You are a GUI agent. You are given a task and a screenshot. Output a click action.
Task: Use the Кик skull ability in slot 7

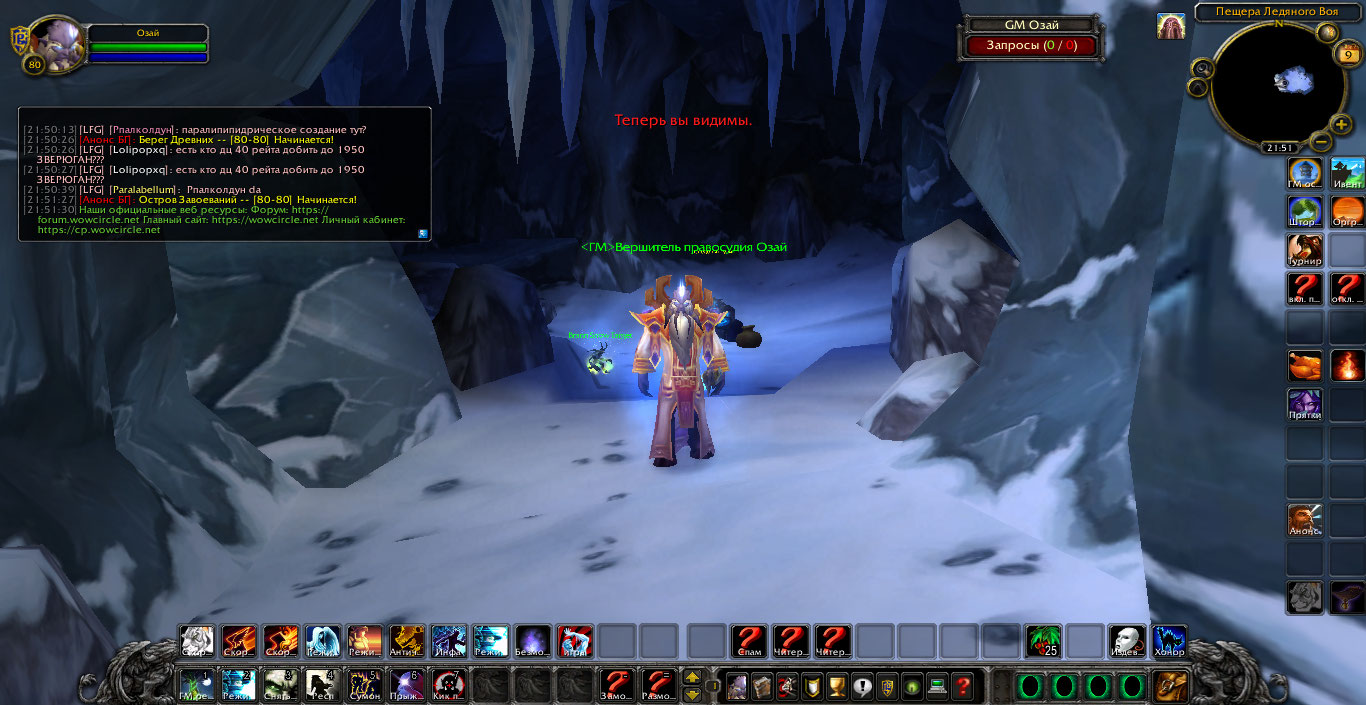(x=448, y=685)
